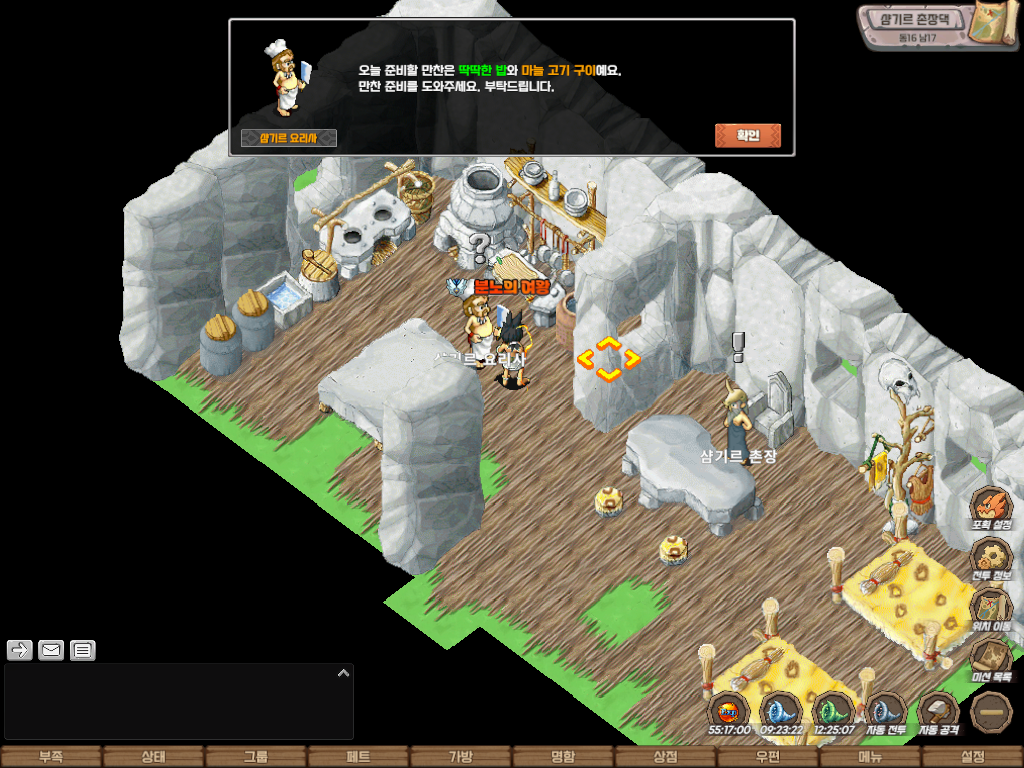The width and height of the screenshot is (1024, 768).
Task: Open 포획 설정 capture settings
Action: pos(992,506)
